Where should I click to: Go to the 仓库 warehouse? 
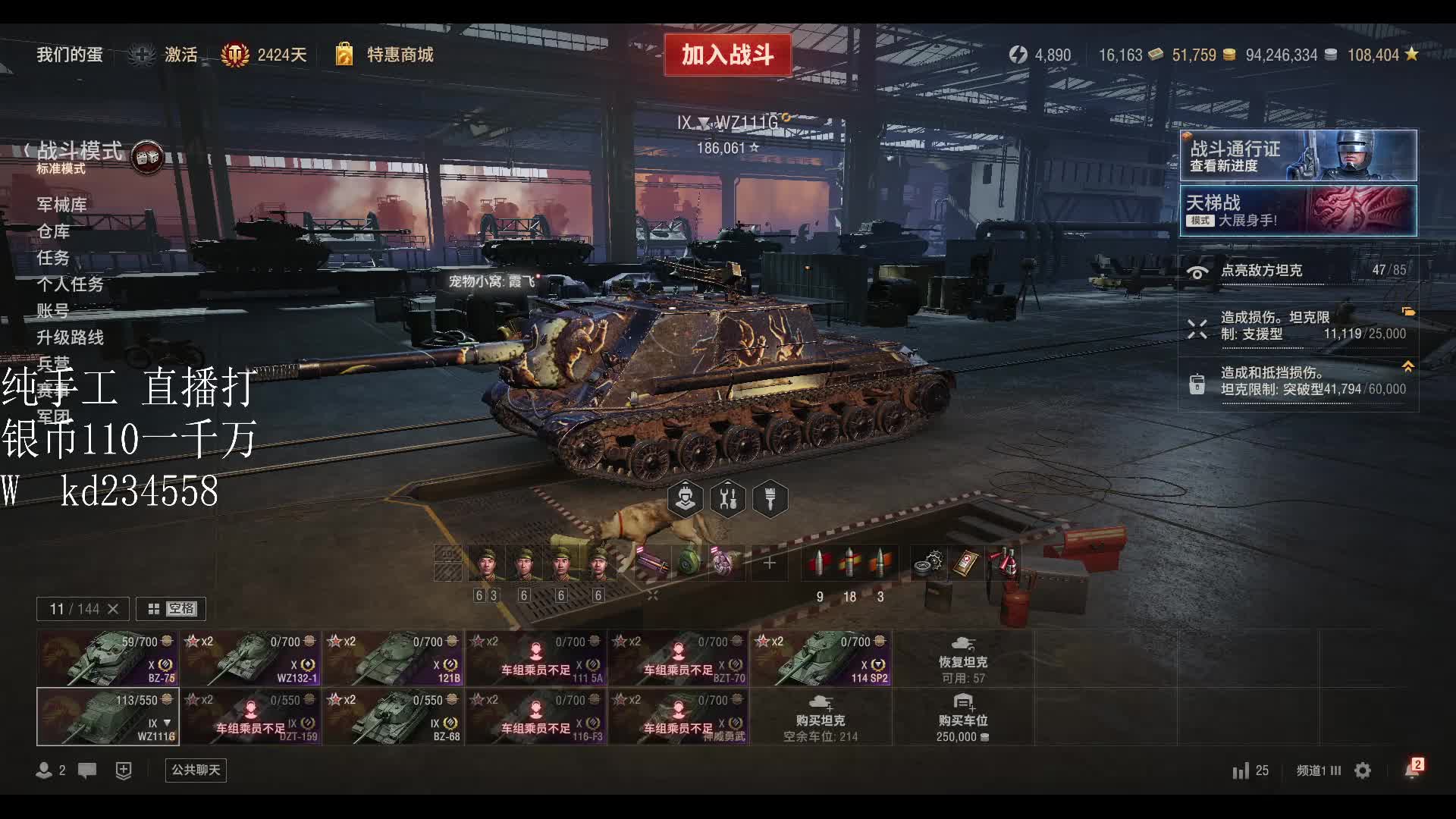pos(53,231)
